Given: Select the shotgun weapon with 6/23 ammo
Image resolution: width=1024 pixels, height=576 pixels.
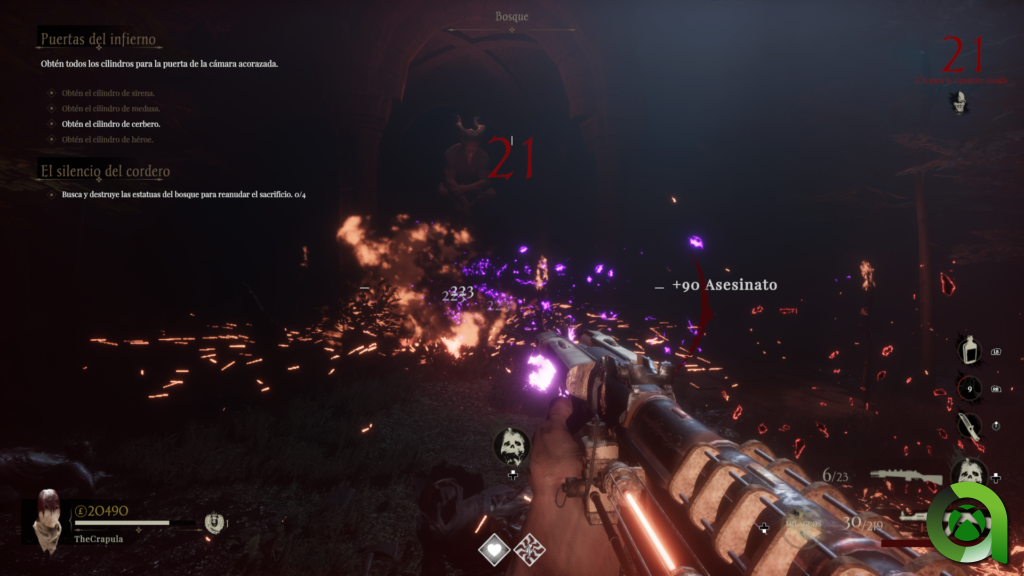Looking at the screenshot, I should point(905,477).
